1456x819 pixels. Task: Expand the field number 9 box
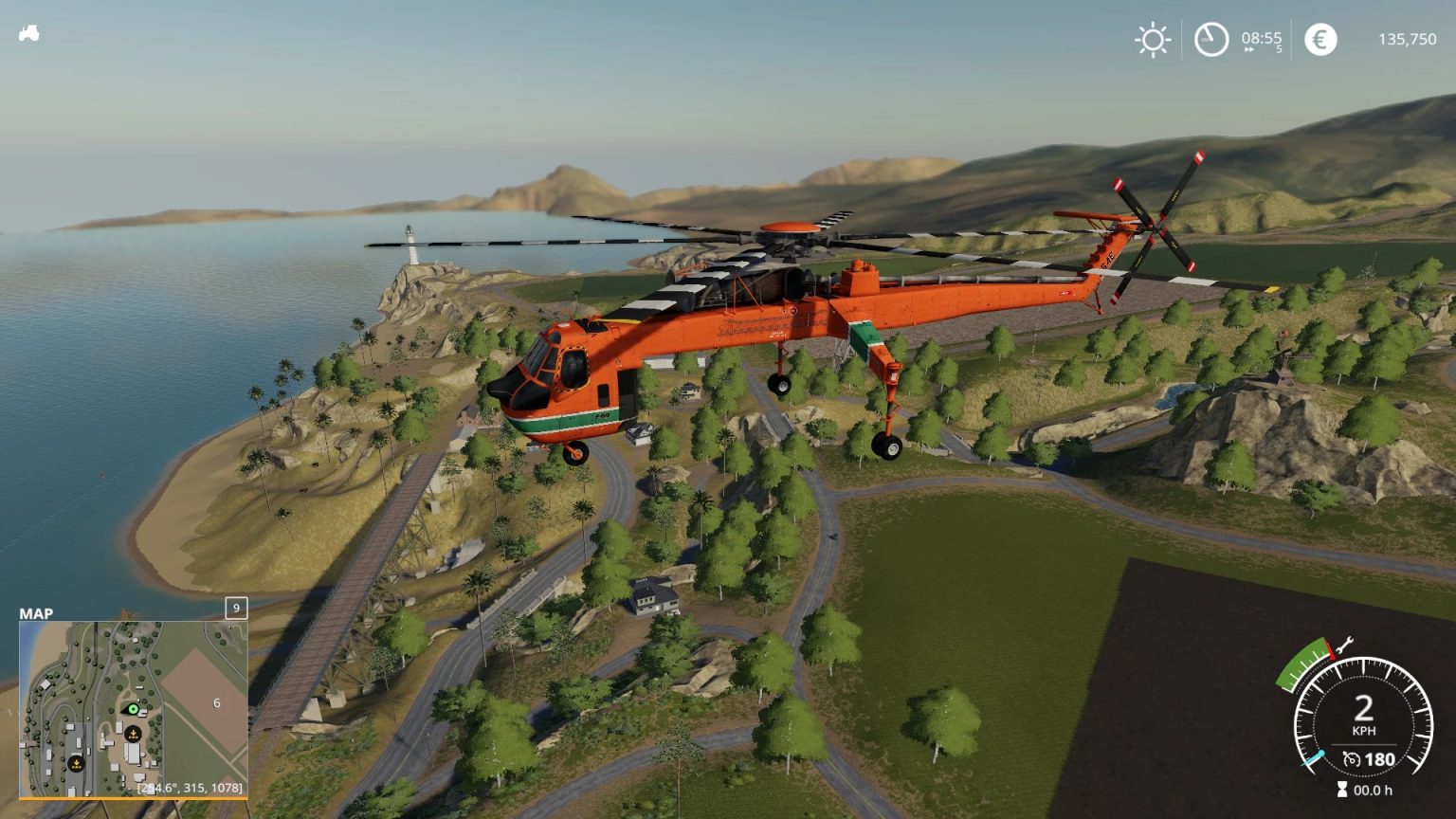pos(236,609)
